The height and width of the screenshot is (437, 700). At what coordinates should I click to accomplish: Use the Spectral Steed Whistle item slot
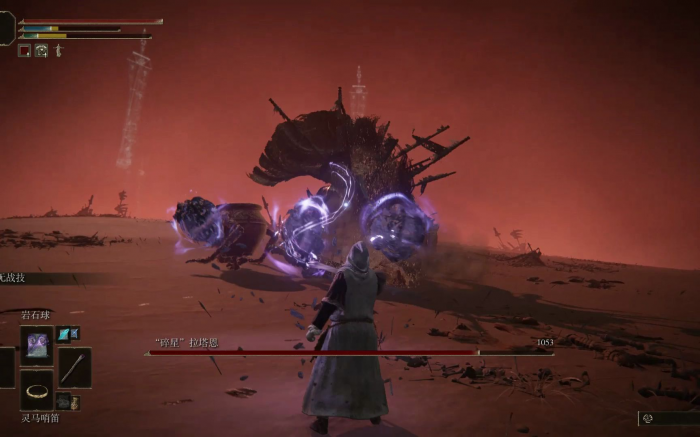pos(38,391)
